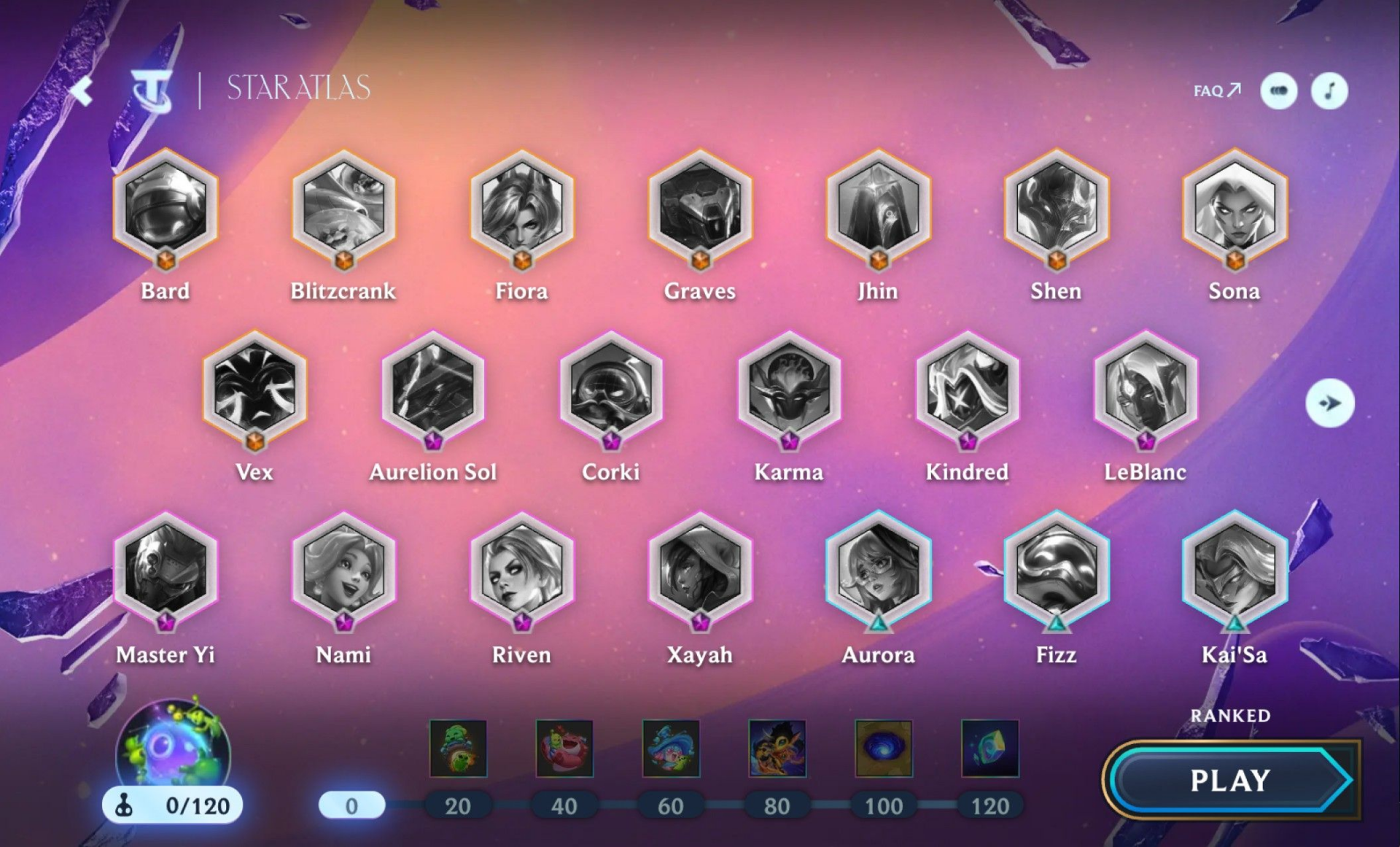Expand the next page with the right arrow
Viewport: 1400px width, 847px height.
(1331, 402)
